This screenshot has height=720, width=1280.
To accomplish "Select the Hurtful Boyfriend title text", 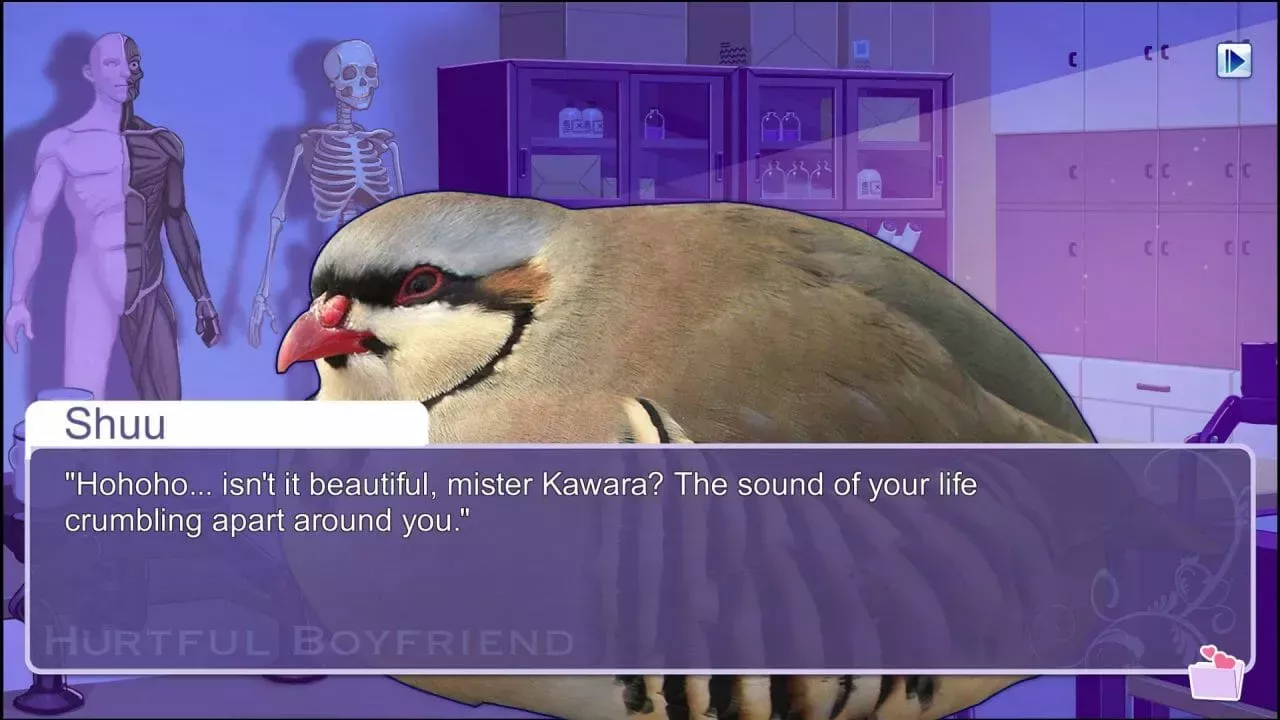I will click(305, 638).
